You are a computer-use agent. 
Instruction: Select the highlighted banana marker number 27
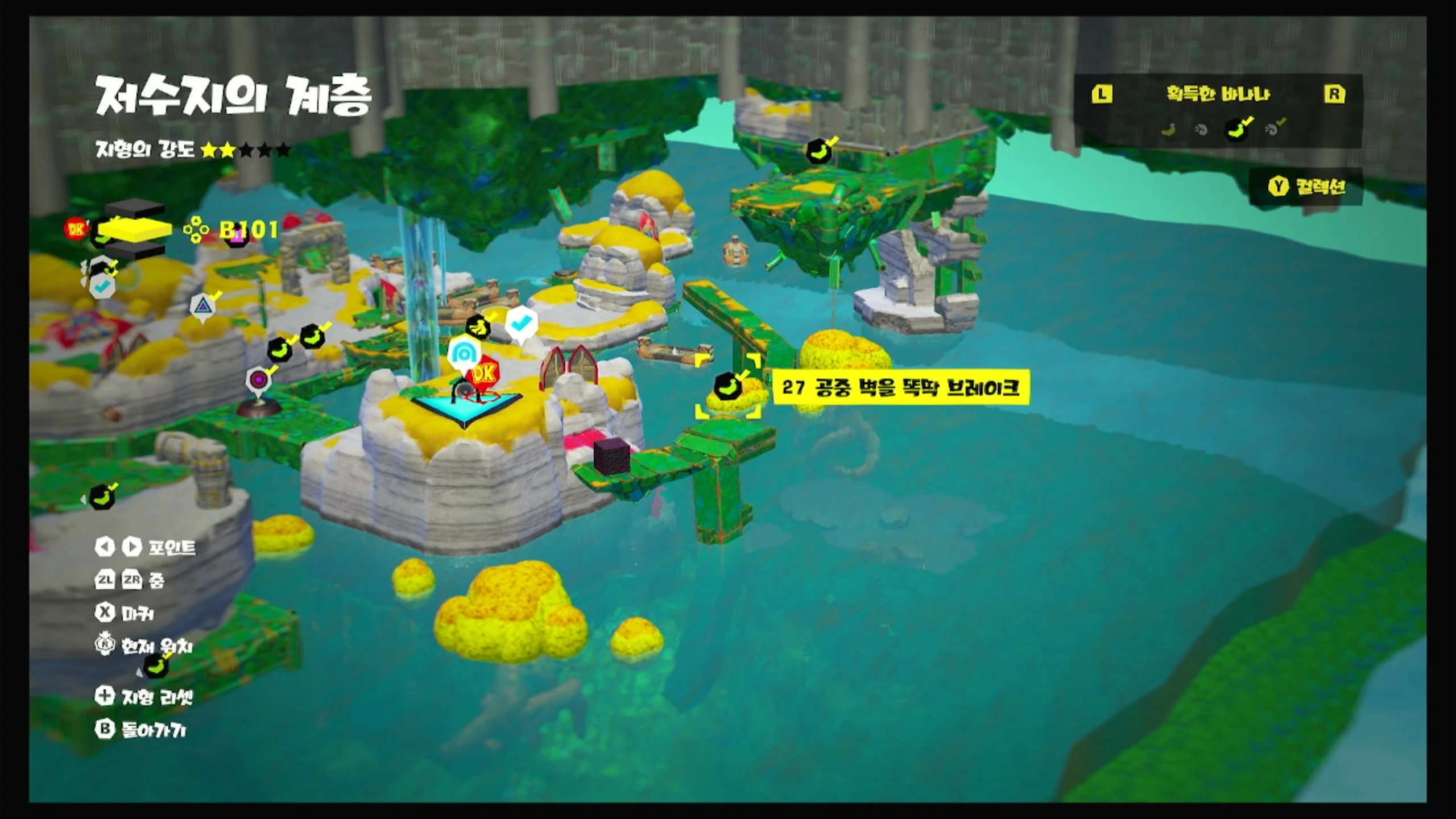[728, 386]
